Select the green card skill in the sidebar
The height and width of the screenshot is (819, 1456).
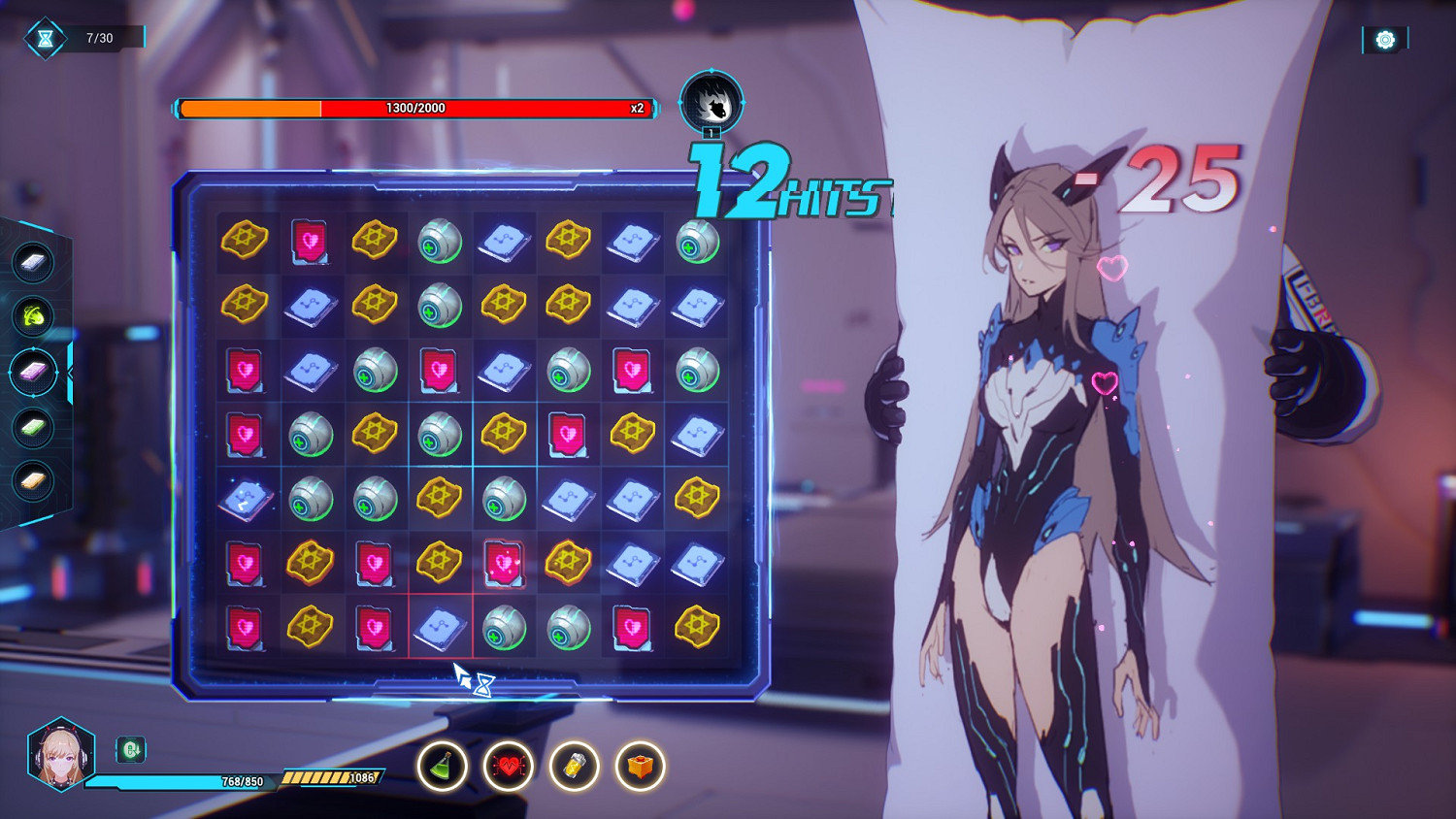point(33,427)
